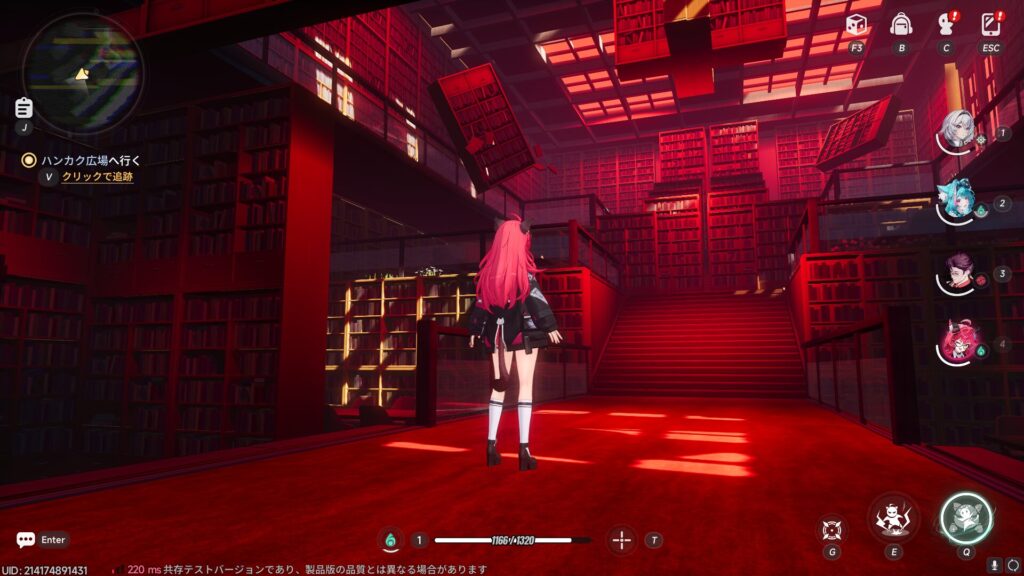The height and width of the screenshot is (576, 1024).
Task: Use the lightning creature skill
Action: point(893,519)
